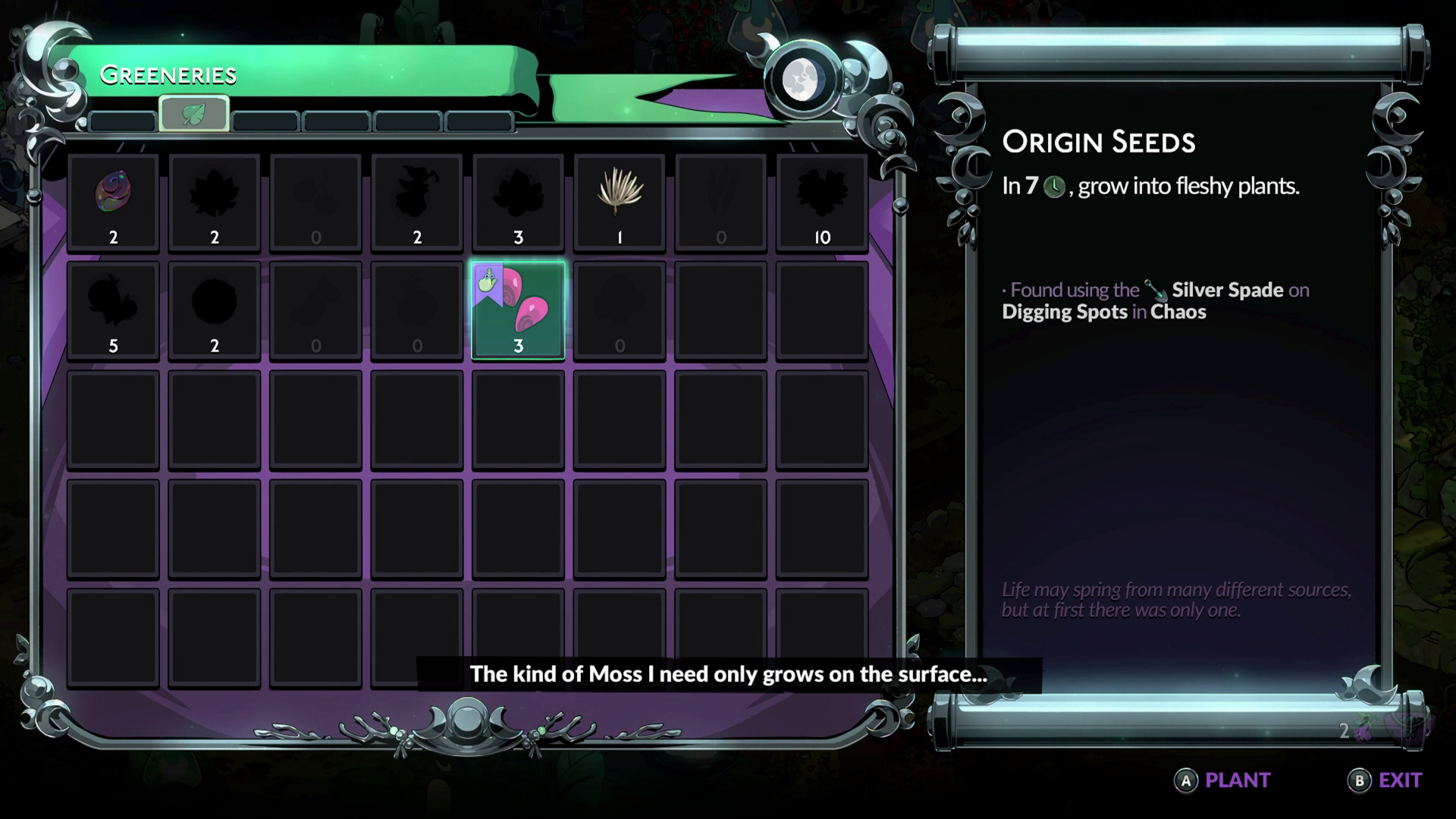Select the darkened seed showing quantity 10
Viewport: 1456px width, 819px height.
[822, 197]
